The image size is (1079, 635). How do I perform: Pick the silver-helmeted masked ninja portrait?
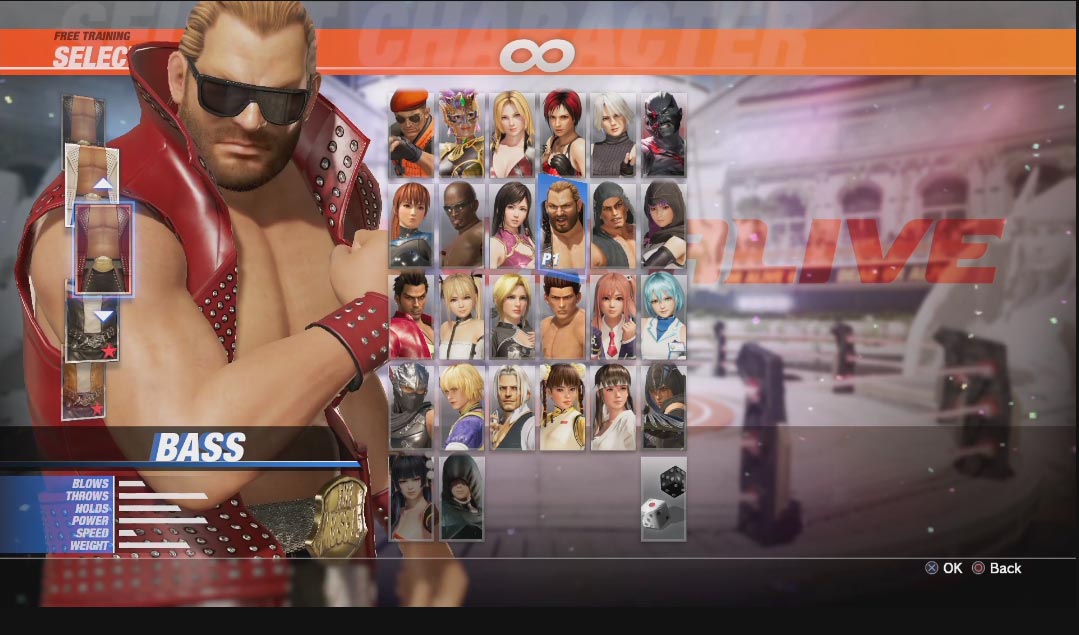tap(412, 405)
